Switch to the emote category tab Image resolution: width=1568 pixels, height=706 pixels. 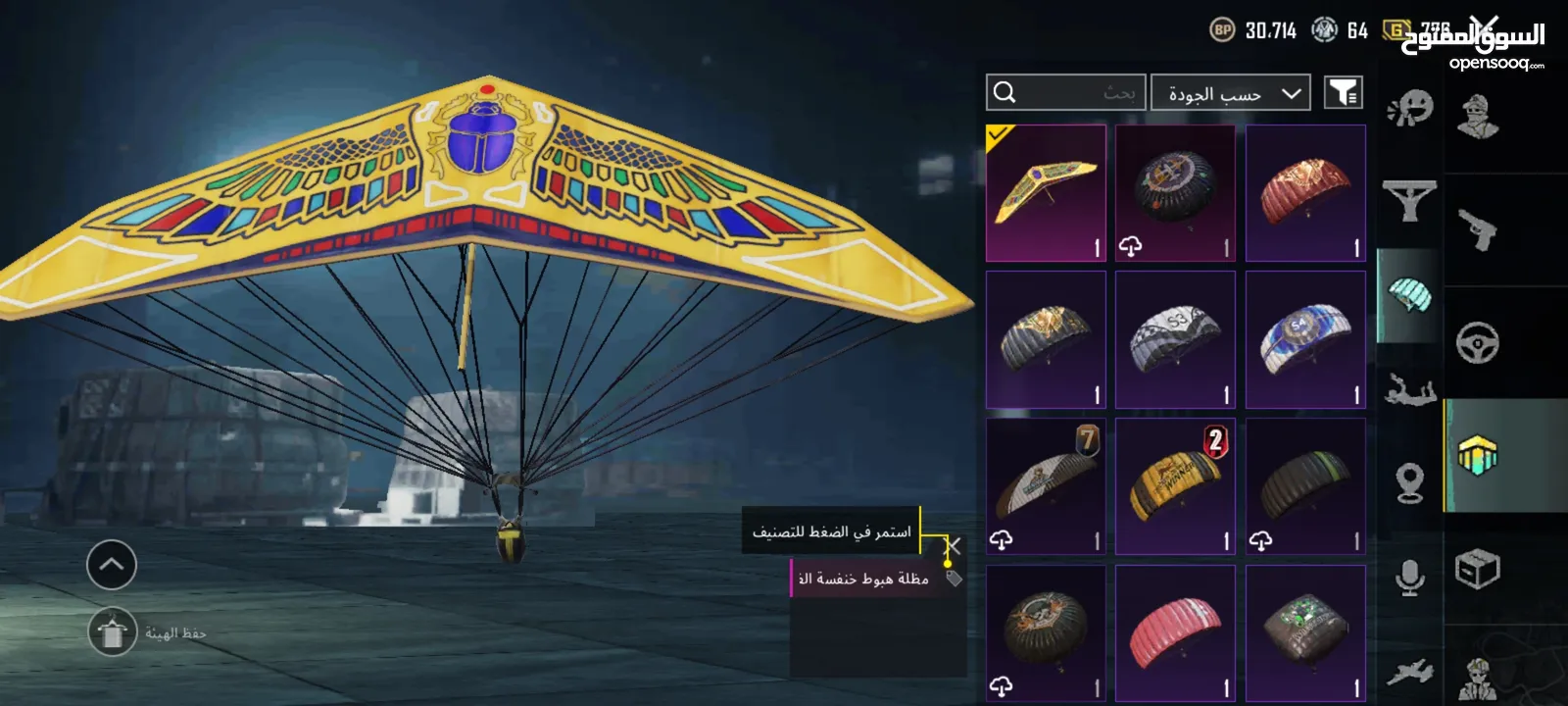click(1410, 108)
